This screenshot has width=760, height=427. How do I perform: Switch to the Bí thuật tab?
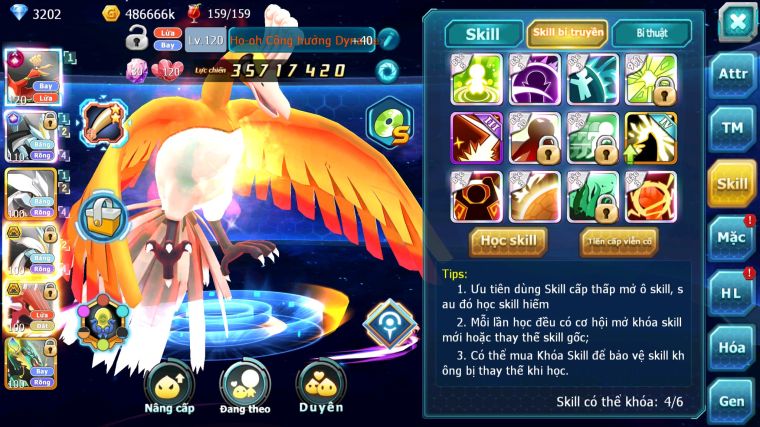click(651, 33)
